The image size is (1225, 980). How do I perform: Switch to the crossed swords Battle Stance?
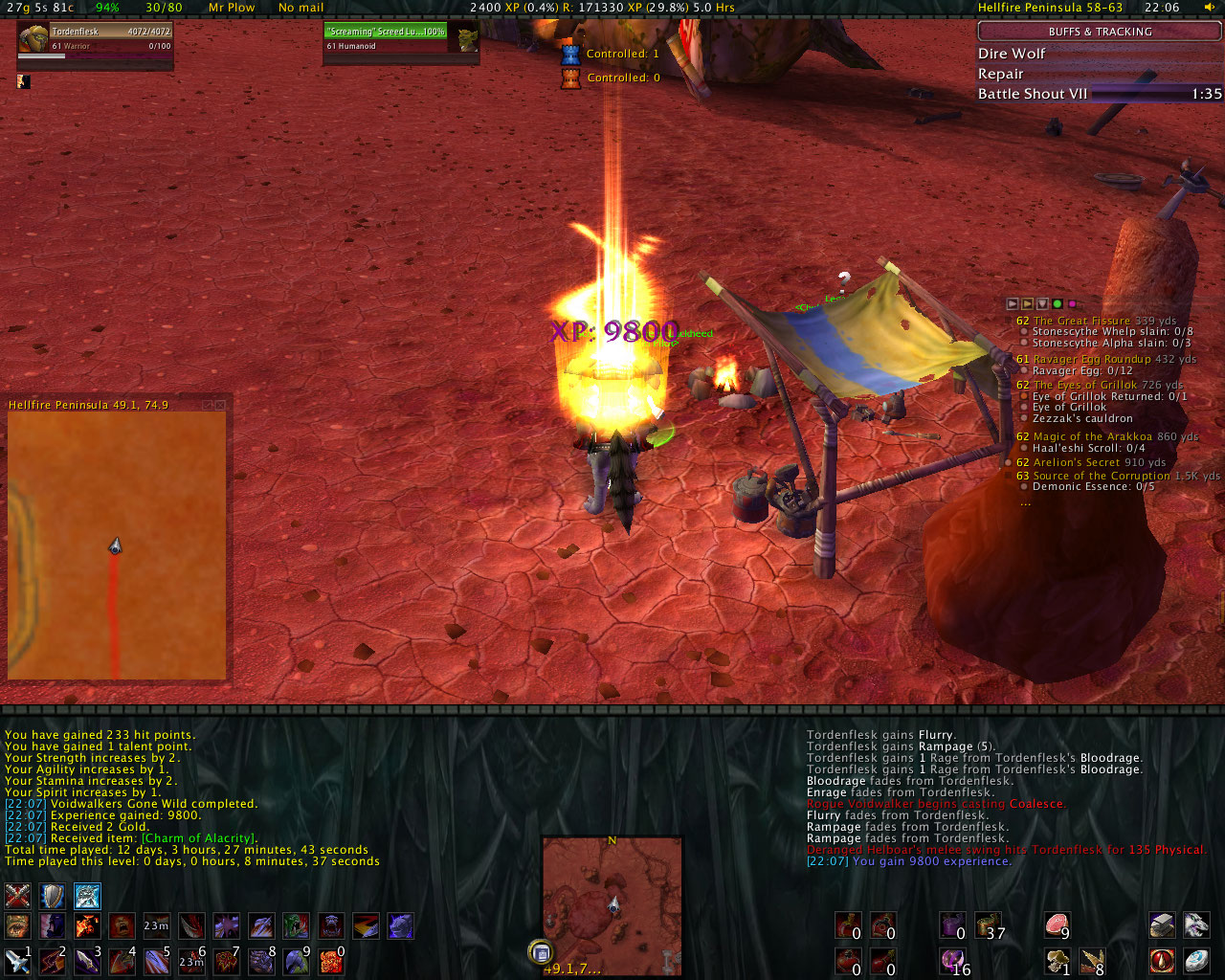(18, 896)
